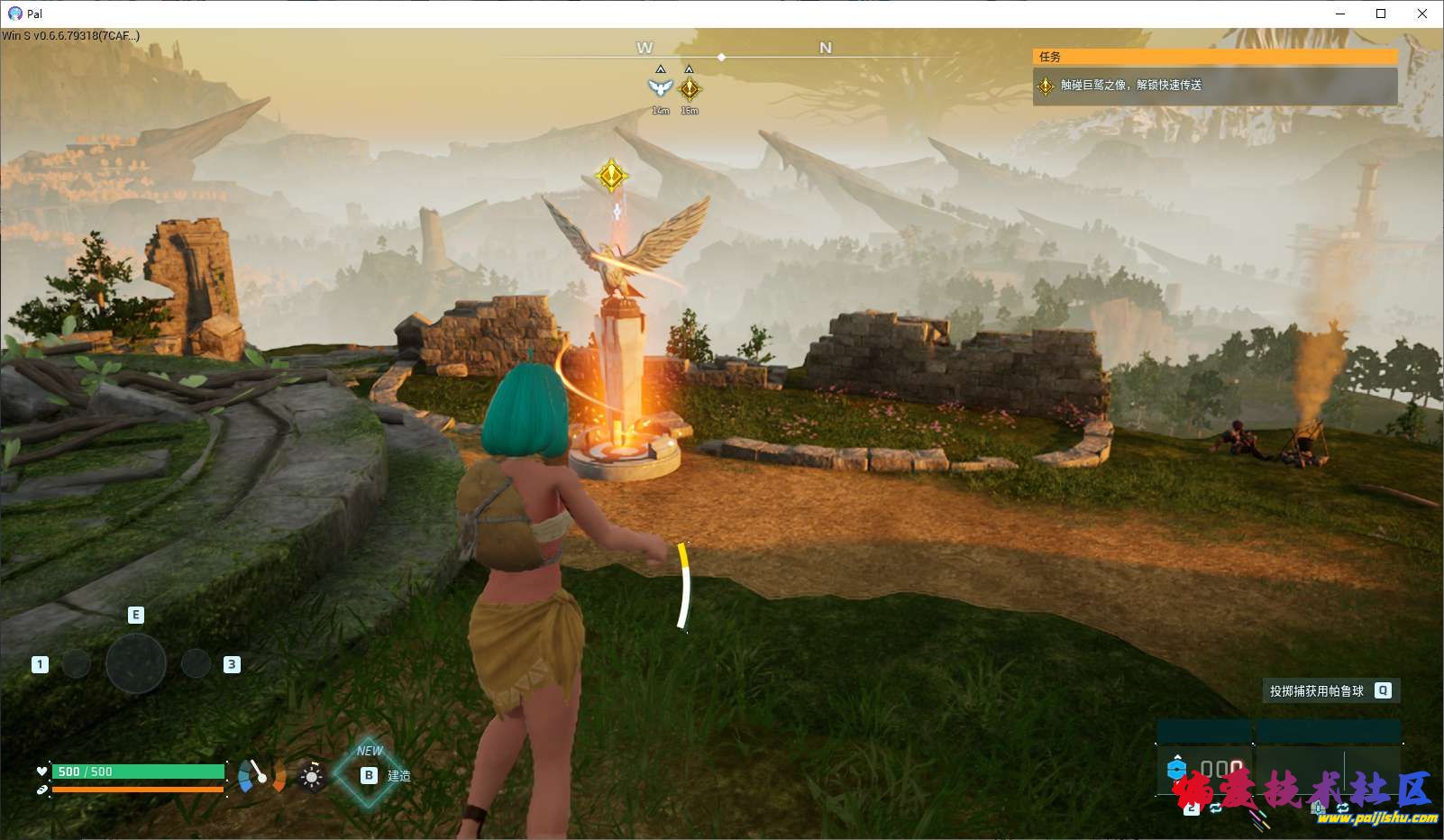Click the gold quest waypoint above the statue
The height and width of the screenshot is (840, 1444).
(x=611, y=175)
